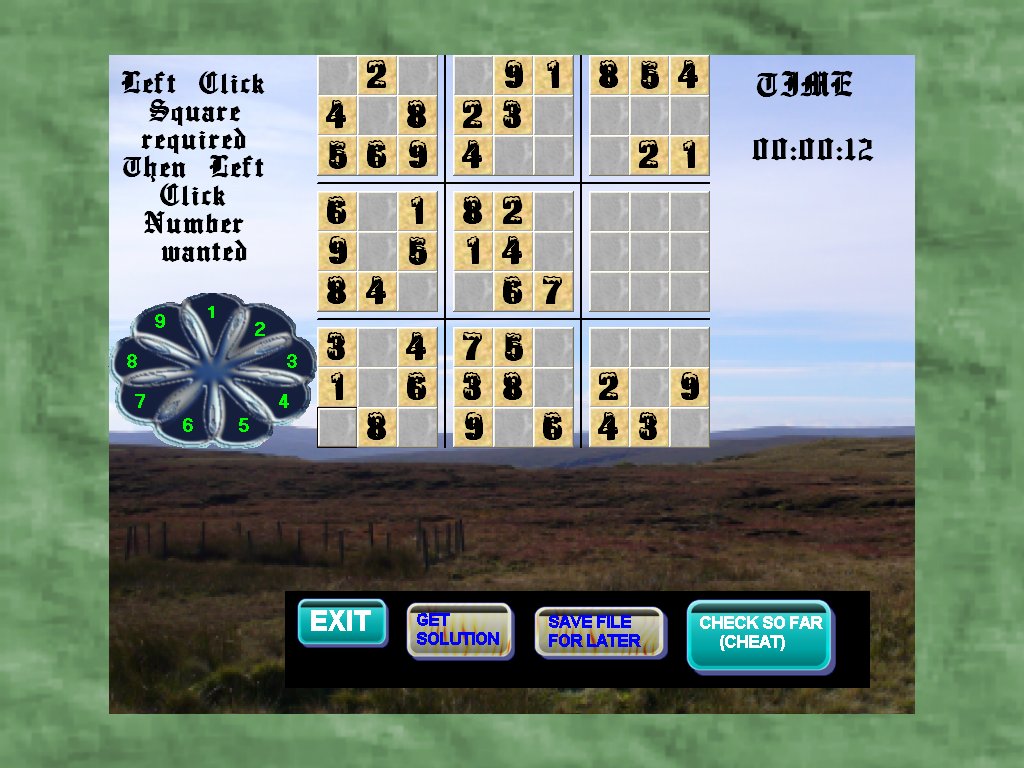Screen dimensions: 1024x768
Task: Choose the empty square between 6 and 1
Action: coord(377,211)
